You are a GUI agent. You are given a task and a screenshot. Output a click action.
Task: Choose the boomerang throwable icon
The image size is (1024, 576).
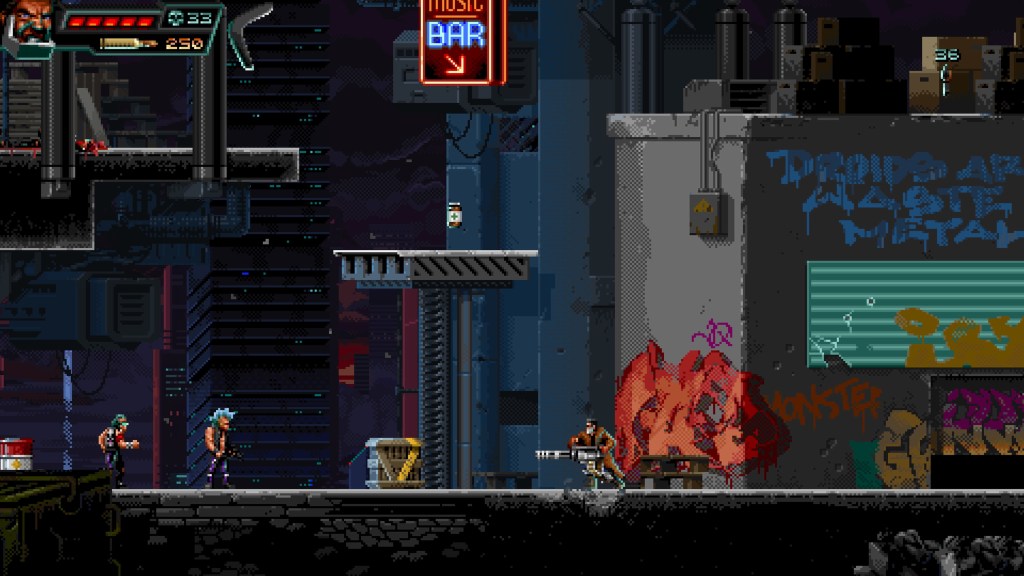[246, 32]
